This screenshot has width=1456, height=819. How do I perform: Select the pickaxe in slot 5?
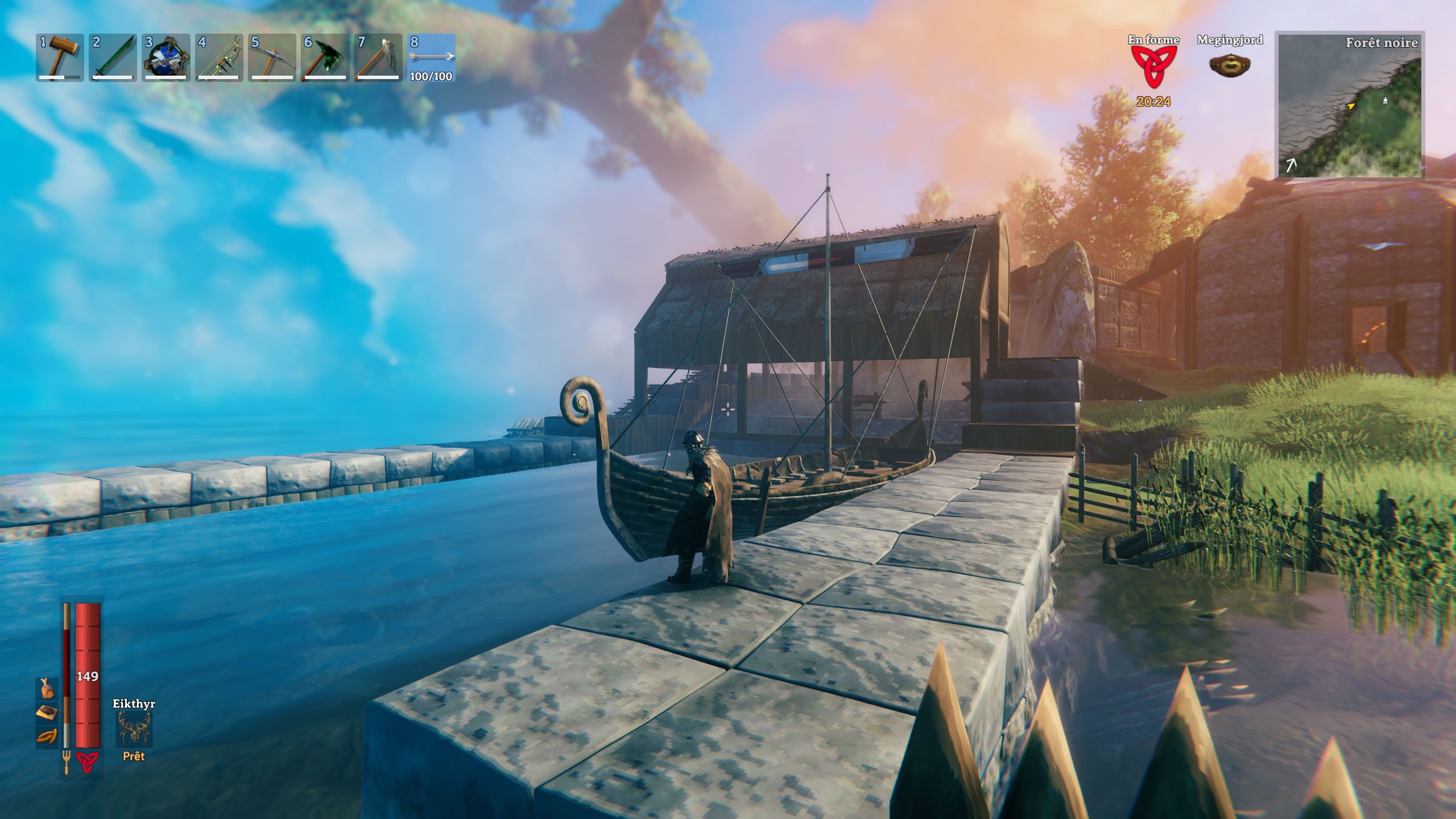[272, 57]
